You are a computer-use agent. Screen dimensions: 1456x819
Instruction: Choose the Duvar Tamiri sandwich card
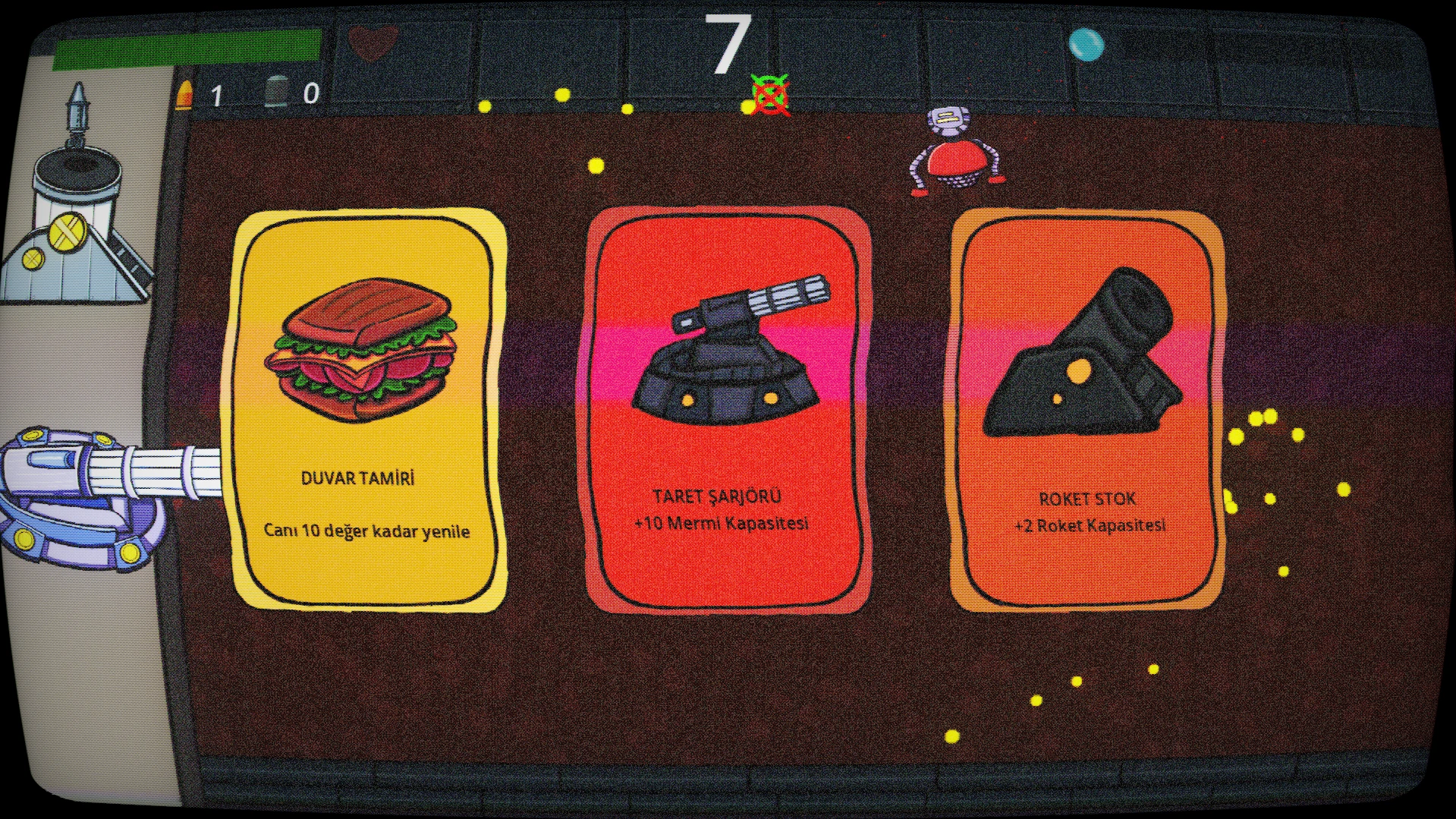[x=368, y=410]
